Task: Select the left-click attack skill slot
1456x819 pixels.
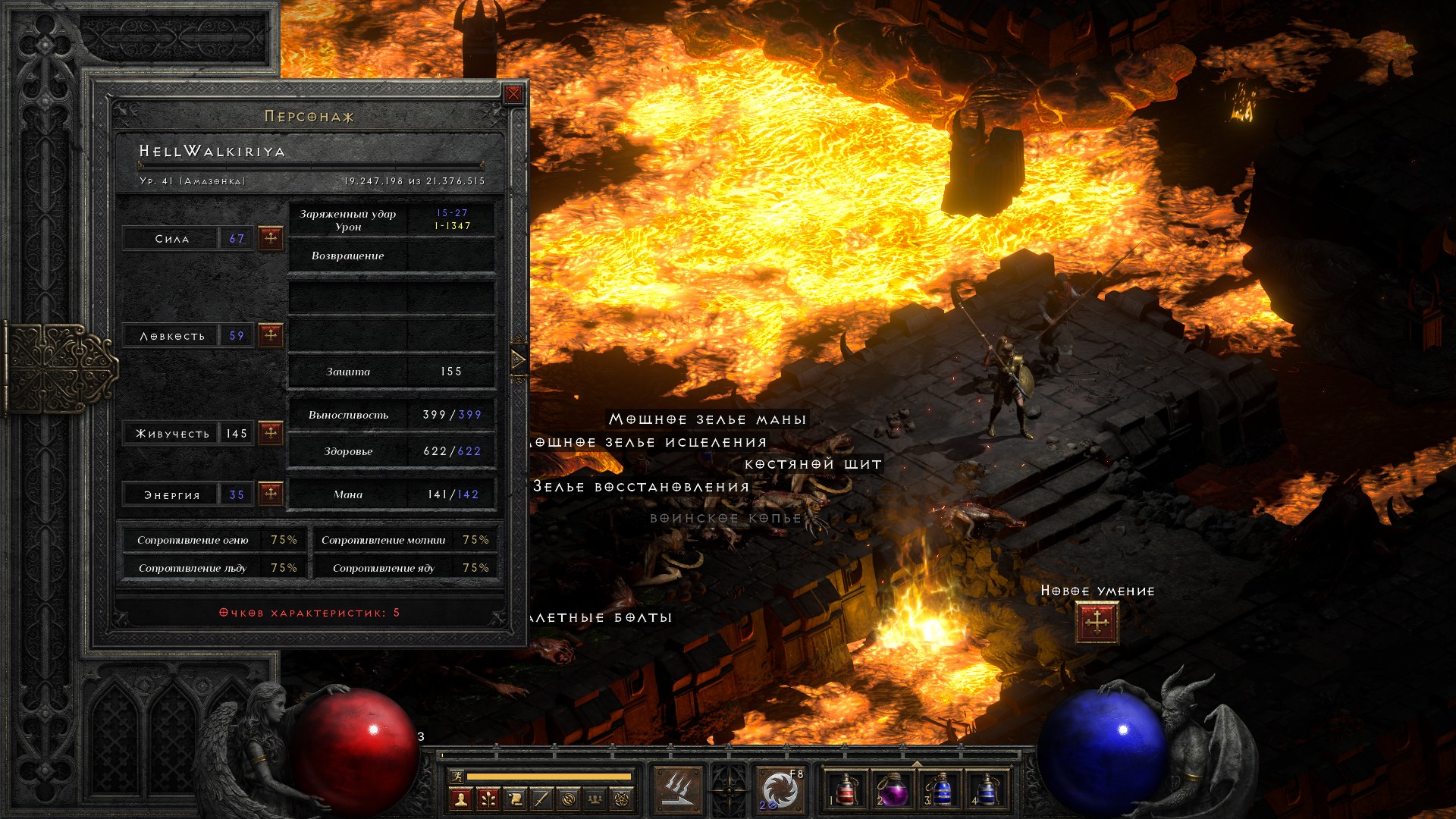Action: coord(679,790)
